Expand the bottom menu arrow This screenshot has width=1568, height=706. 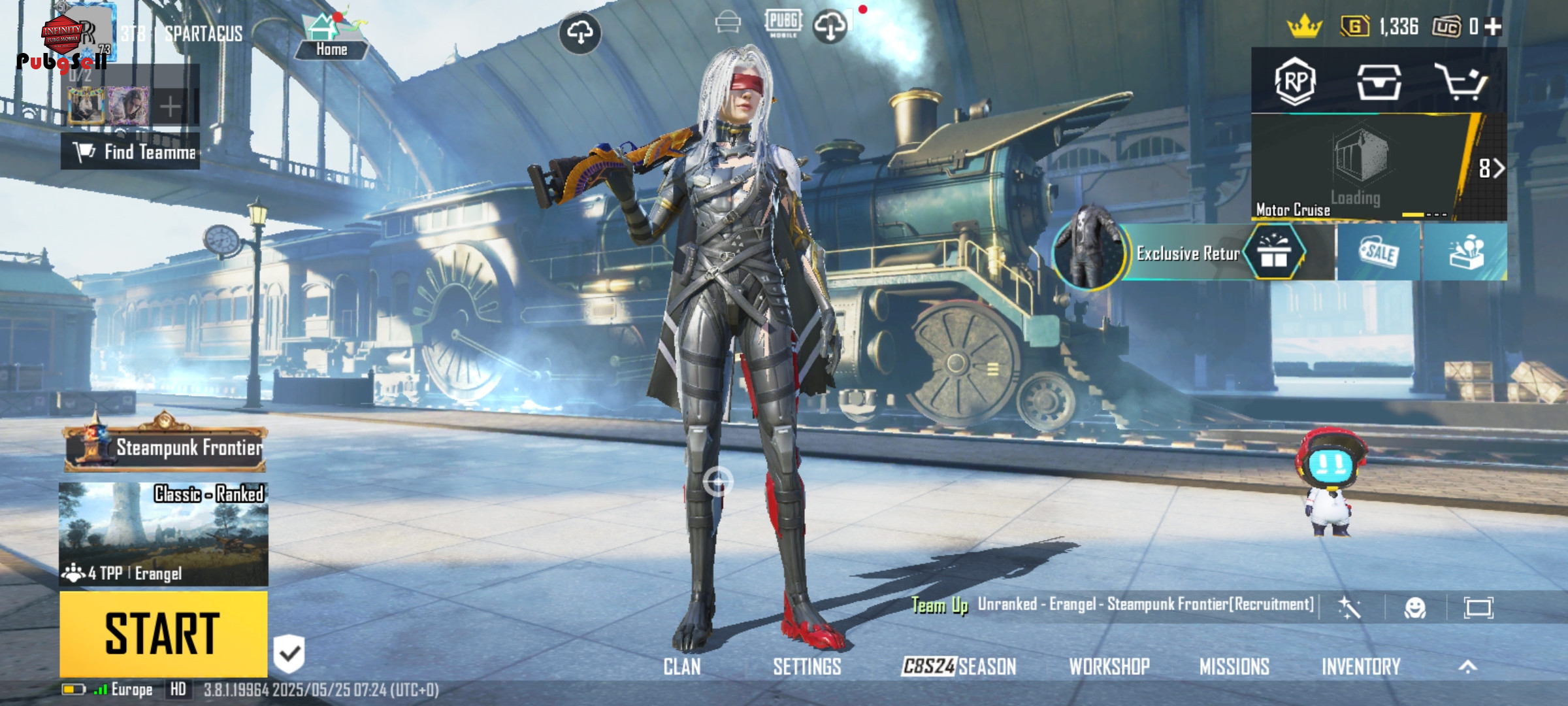1468,666
